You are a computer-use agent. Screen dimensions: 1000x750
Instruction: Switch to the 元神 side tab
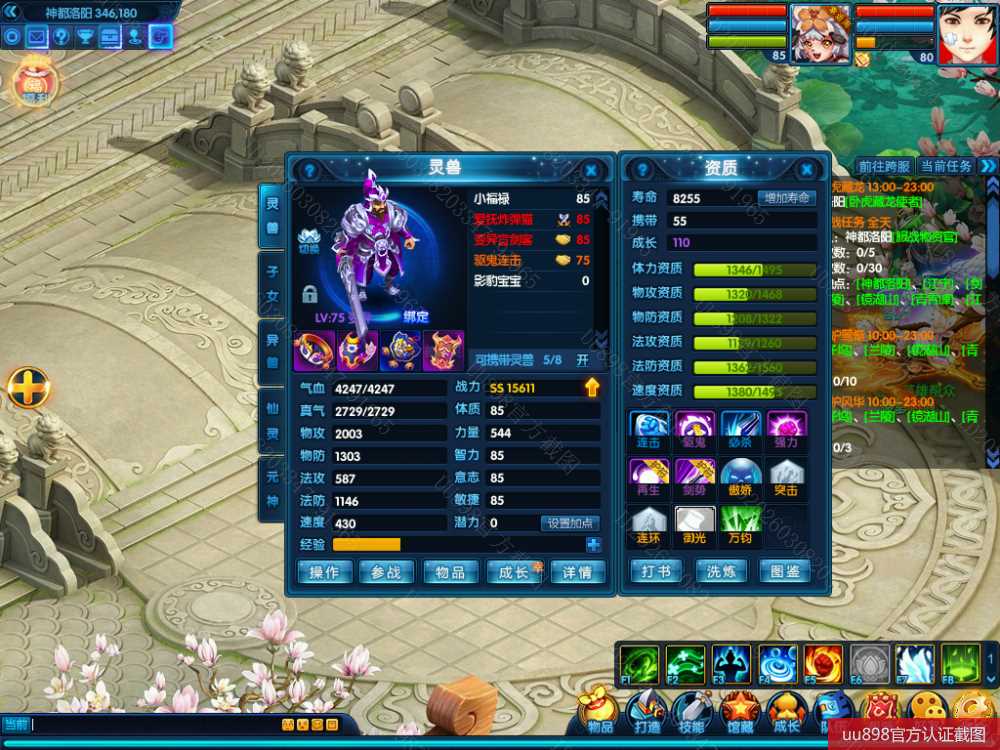coord(271,490)
